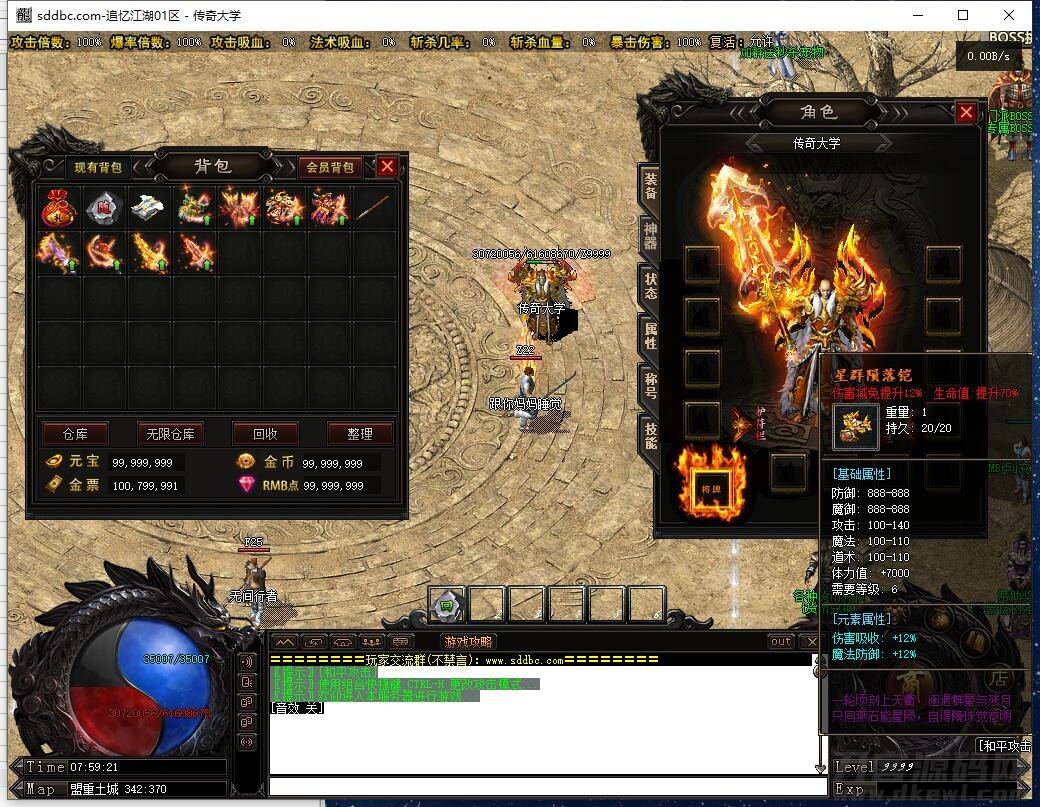Sort the bag with 整理
The image size is (1040, 807).
click(x=360, y=434)
